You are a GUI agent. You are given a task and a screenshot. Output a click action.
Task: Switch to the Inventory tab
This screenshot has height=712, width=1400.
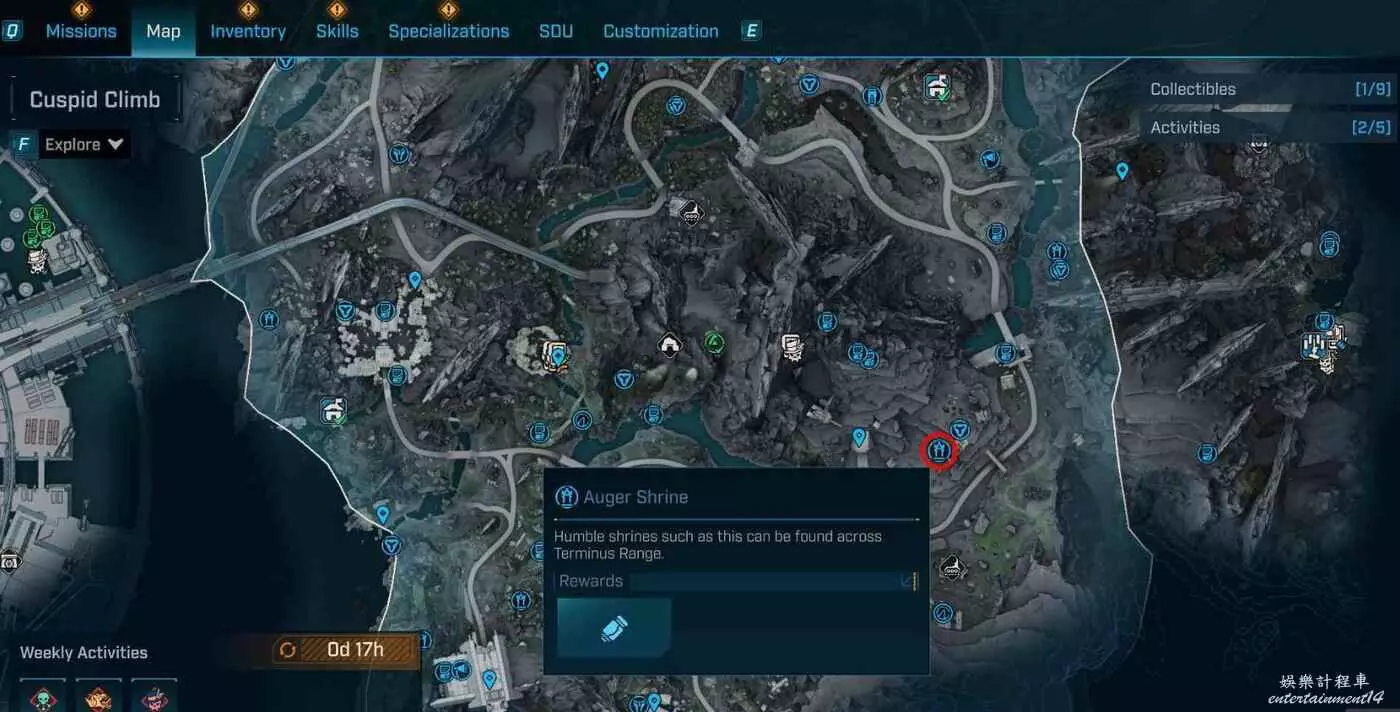point(247,31)
